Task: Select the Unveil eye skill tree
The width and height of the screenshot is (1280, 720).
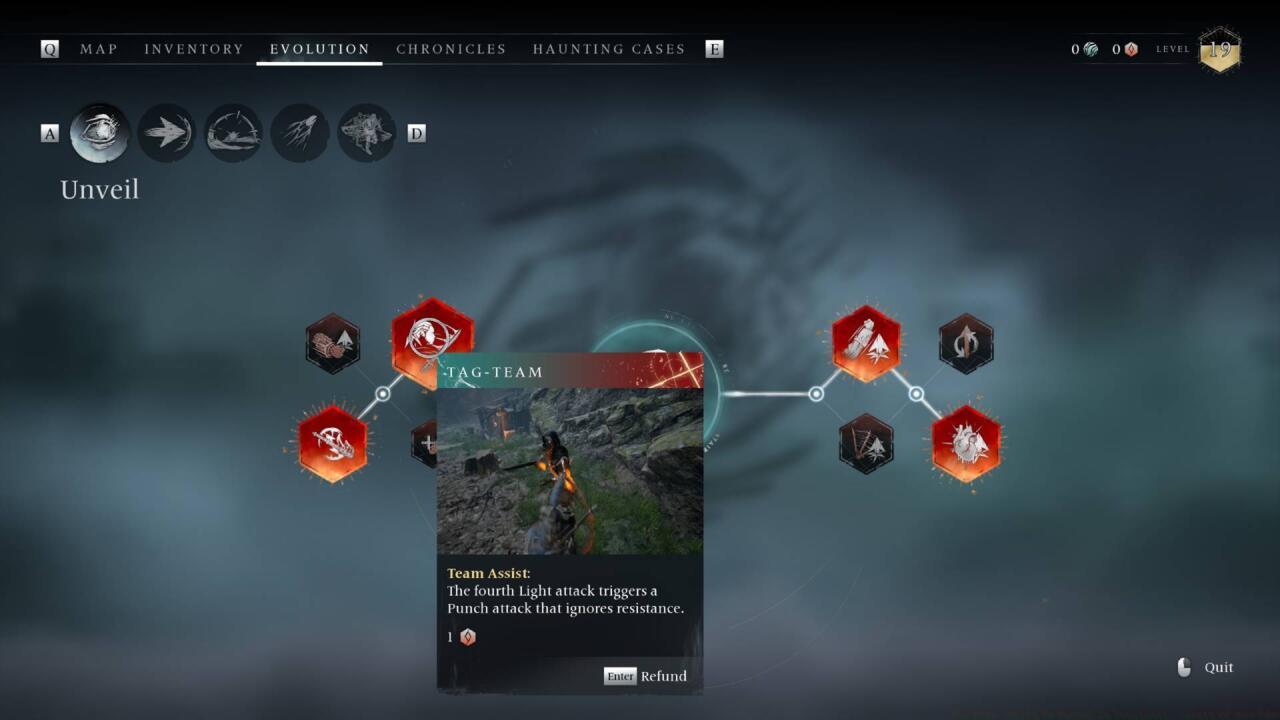Action: point(100,133)
